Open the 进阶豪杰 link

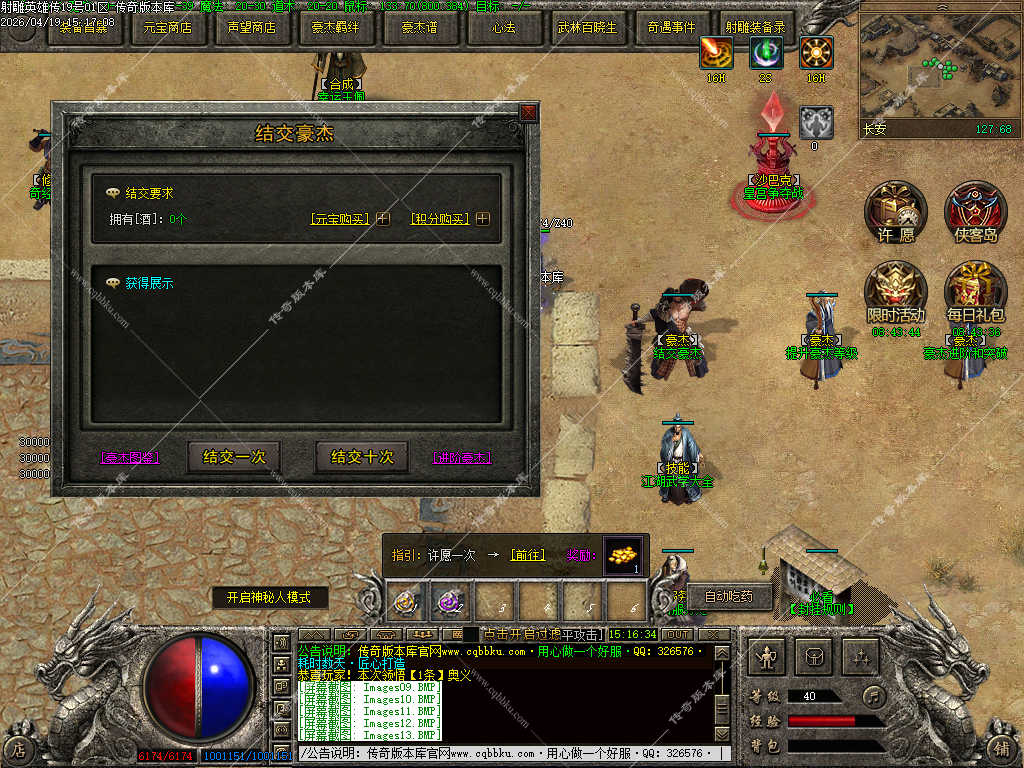click(462, 458)
